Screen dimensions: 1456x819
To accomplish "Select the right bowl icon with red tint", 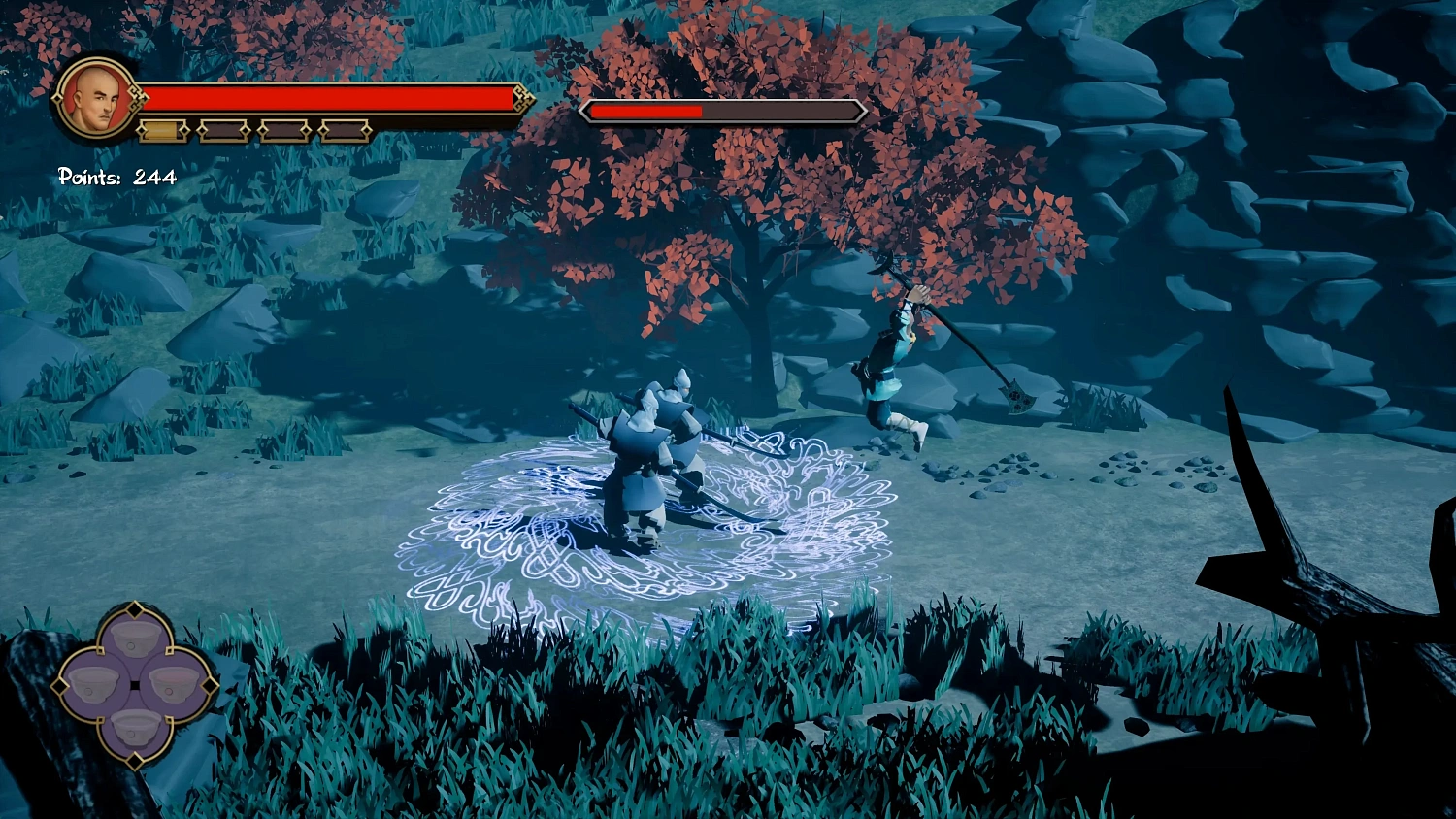I will click(x=175, y=683).
